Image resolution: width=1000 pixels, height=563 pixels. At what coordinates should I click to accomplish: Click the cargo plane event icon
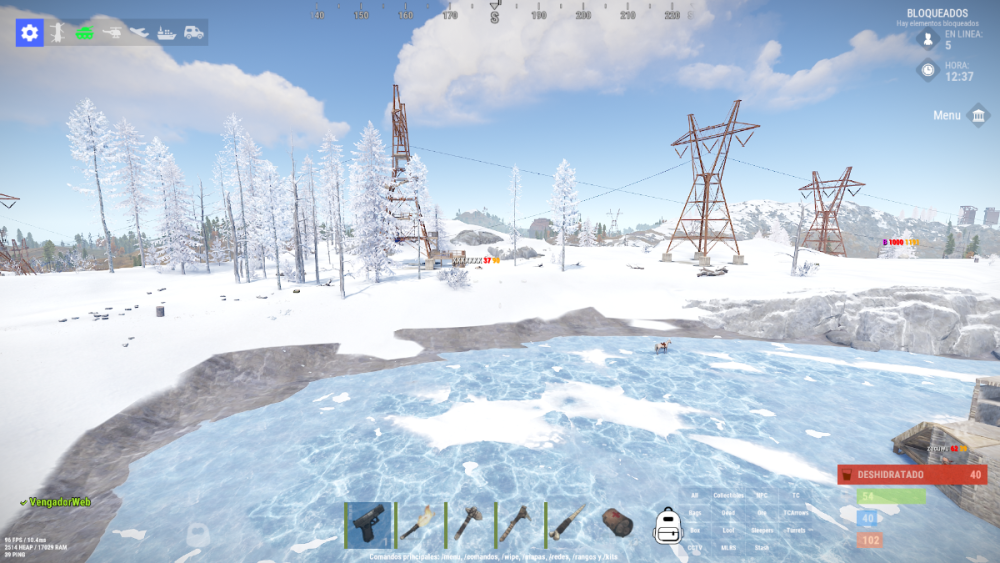[139, 33]
